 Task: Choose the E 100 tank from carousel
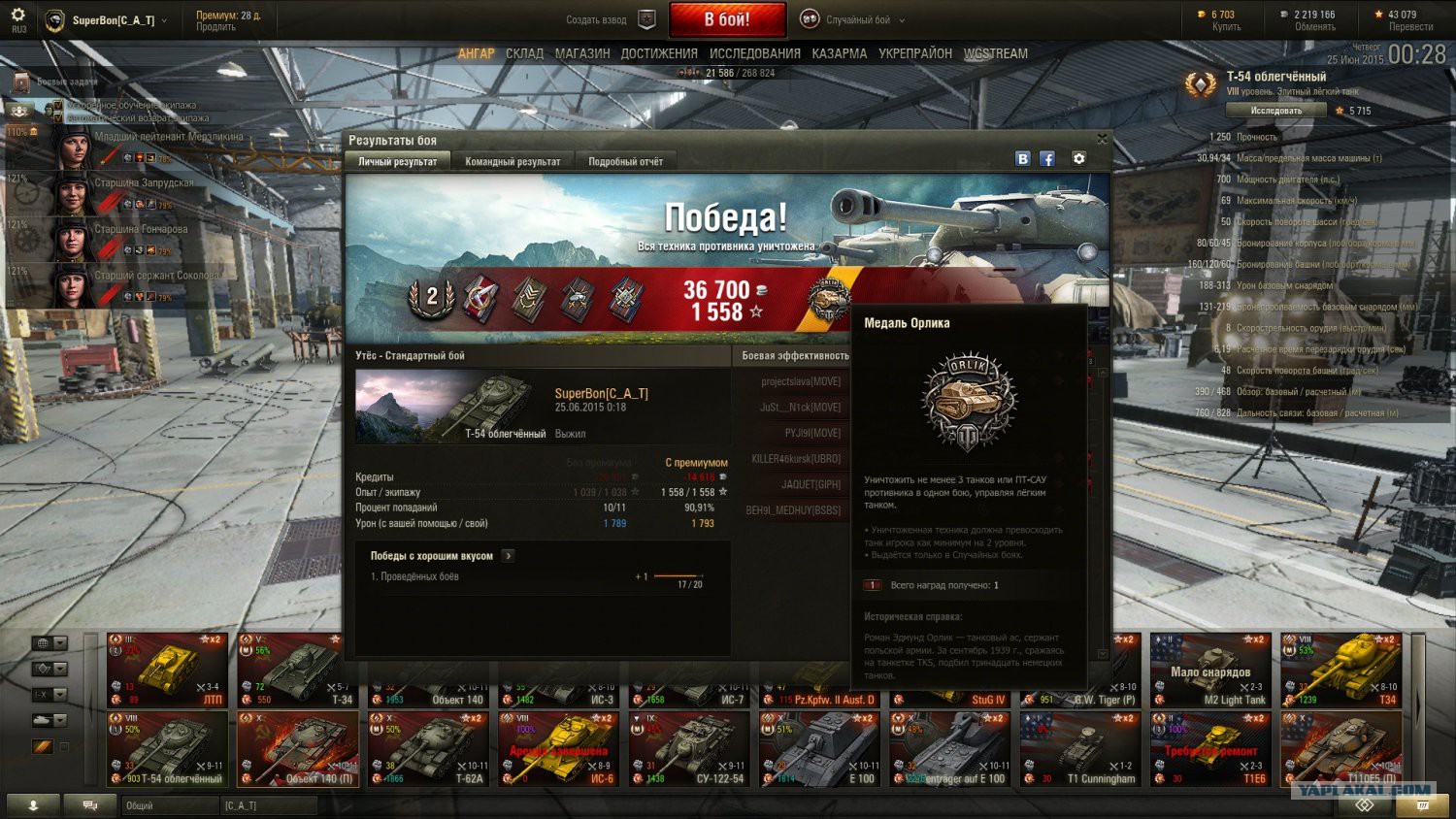[x=819, y=749]
